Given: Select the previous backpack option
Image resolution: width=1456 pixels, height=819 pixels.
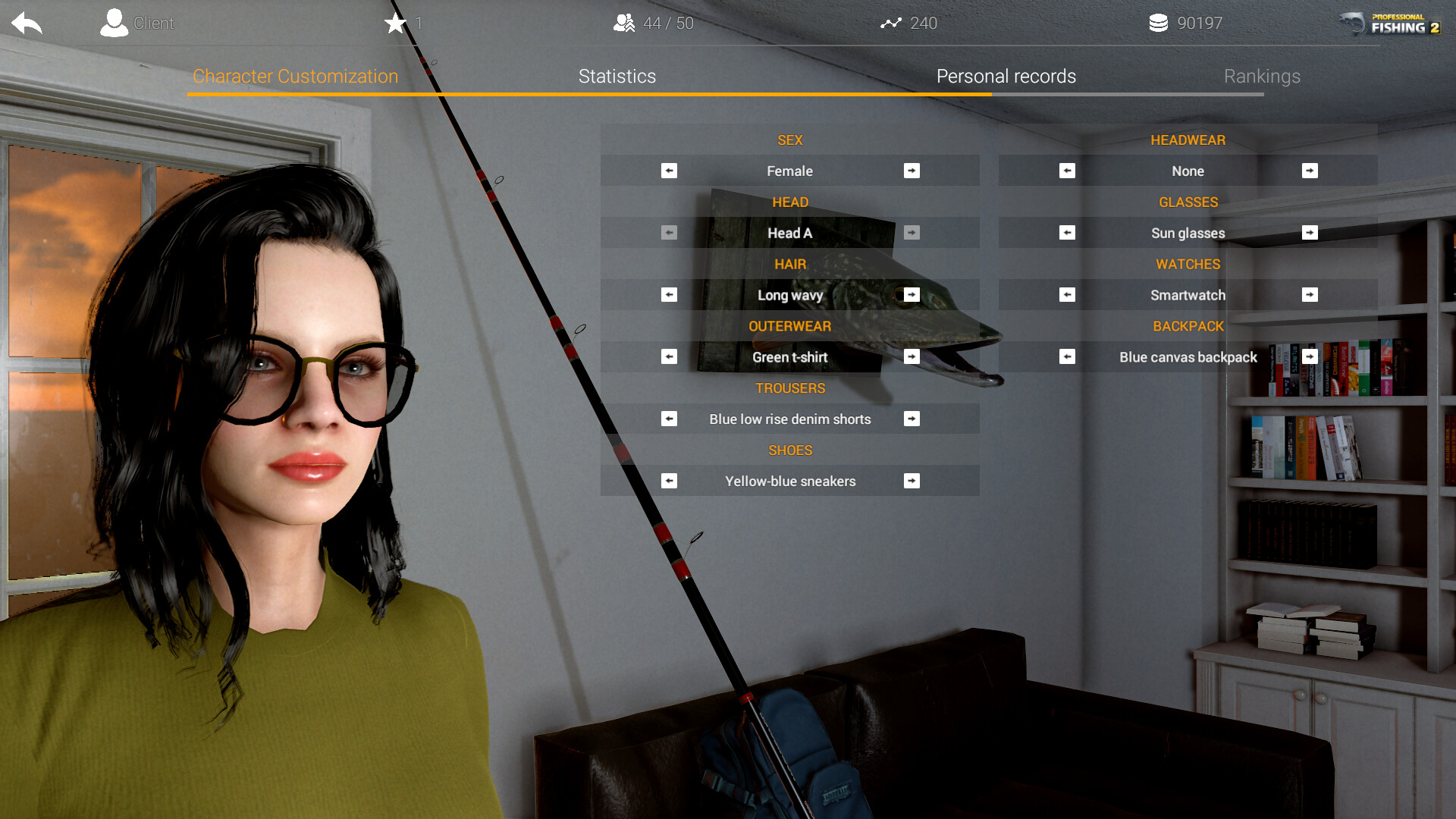Looking at the screenshot, I should (x=1067, y=357).
